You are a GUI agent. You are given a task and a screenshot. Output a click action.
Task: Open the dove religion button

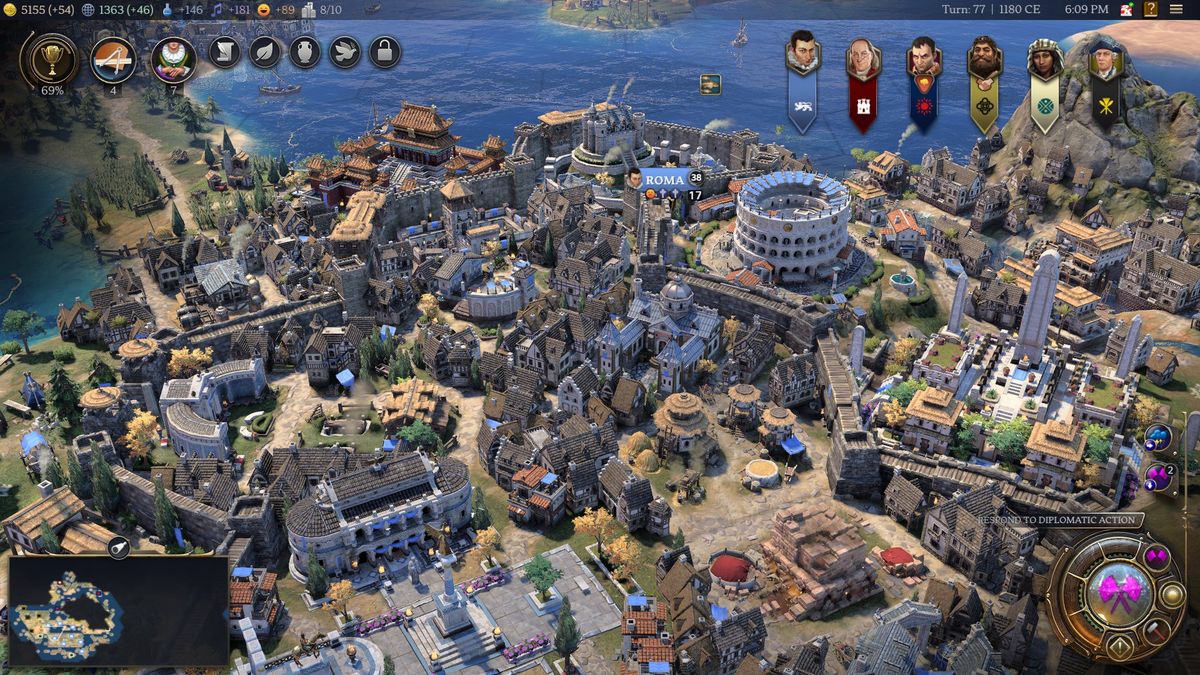pos(345,52)
